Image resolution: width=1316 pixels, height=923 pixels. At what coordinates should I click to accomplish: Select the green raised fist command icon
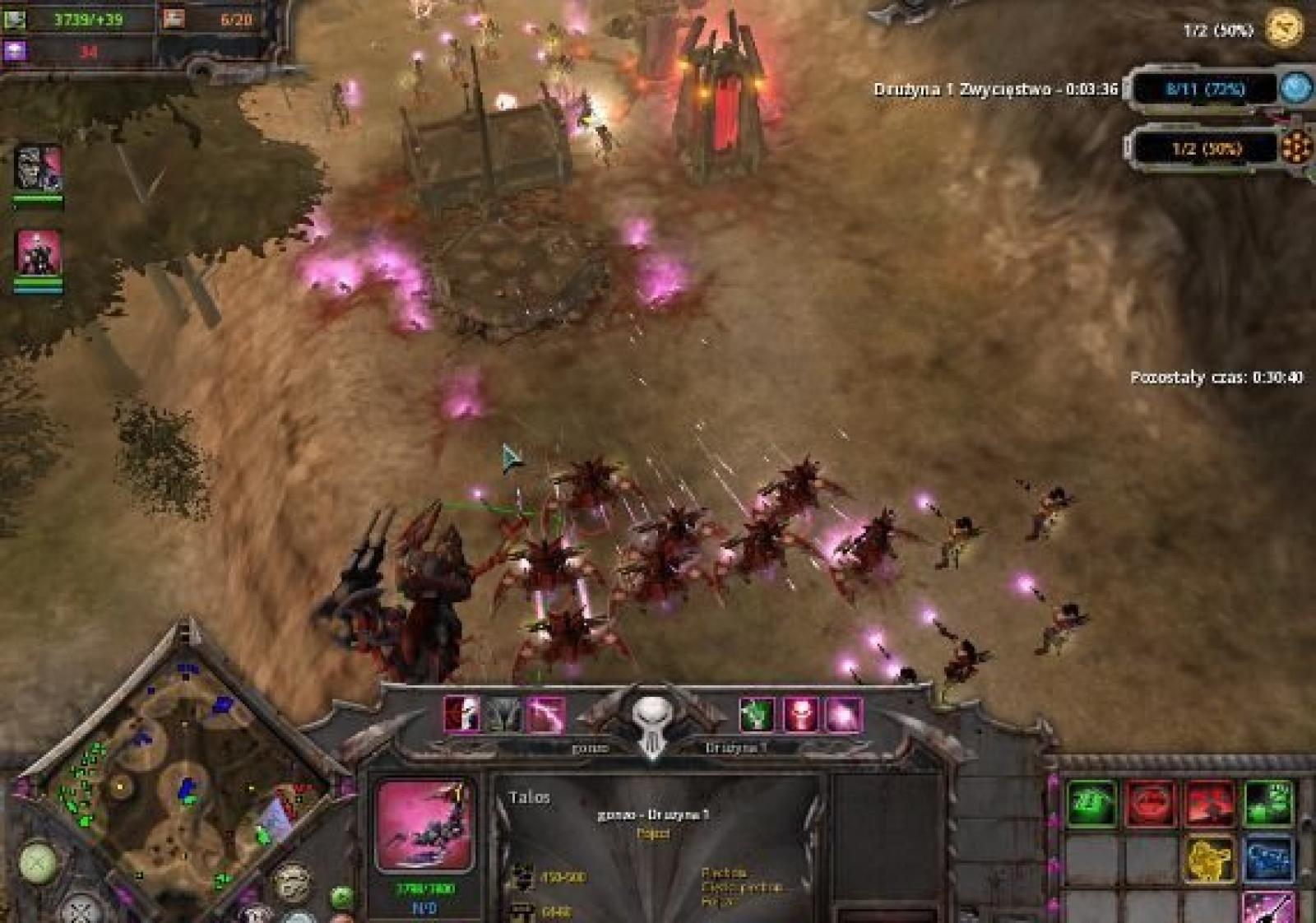point(1267,803)
